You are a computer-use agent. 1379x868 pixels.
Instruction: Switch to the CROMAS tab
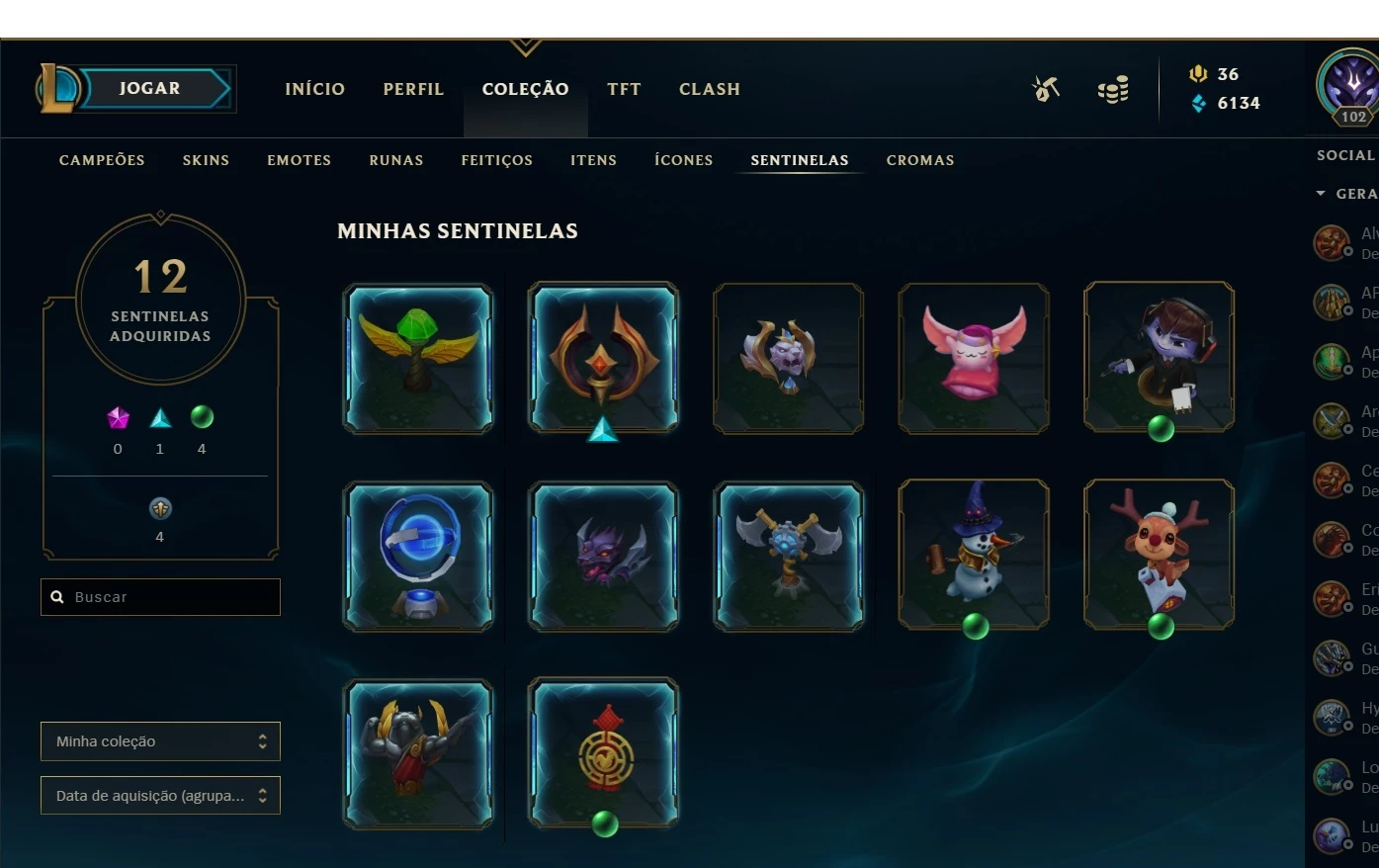pos(919,160)
